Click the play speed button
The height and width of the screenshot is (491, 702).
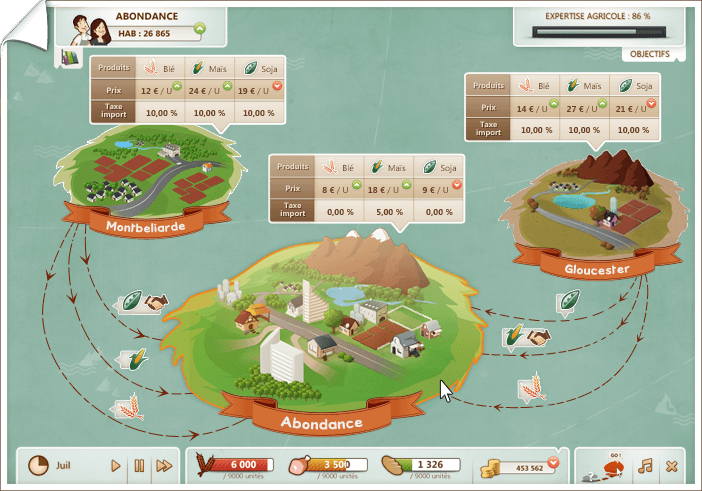point(116,465)
